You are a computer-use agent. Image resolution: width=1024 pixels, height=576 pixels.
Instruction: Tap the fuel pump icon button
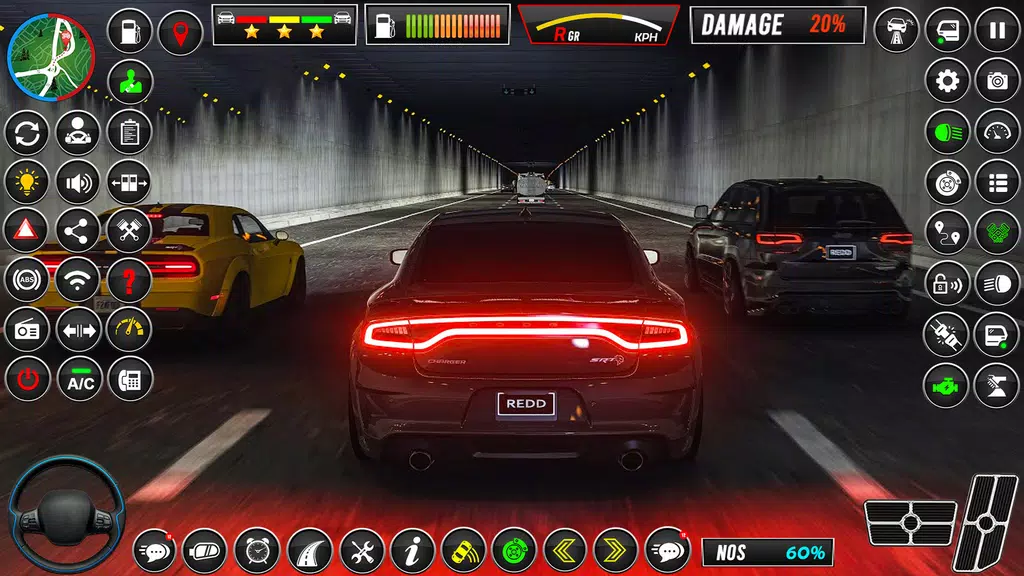(x=129, y=32)
